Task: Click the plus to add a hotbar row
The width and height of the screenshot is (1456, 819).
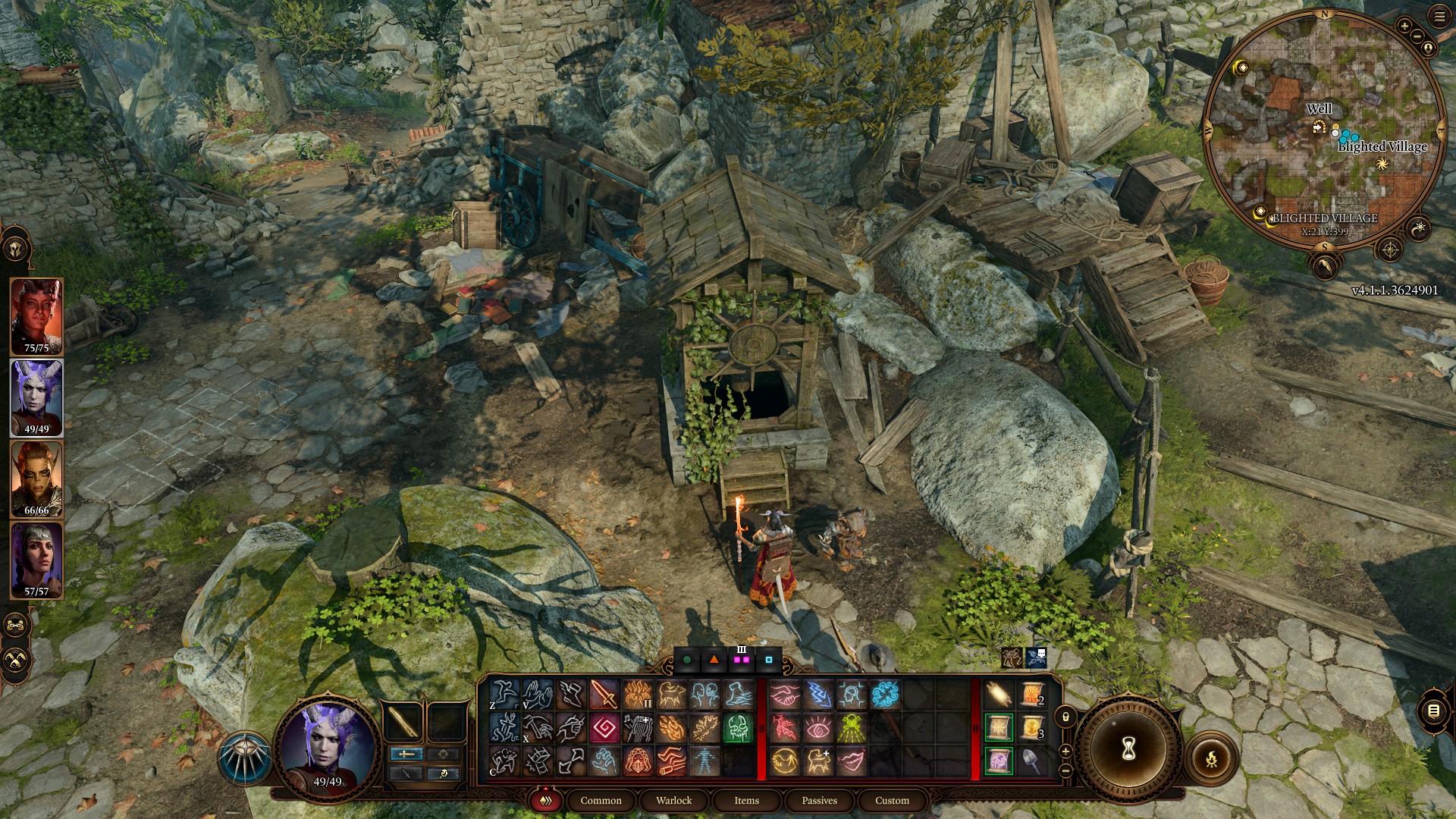Action: (x=1065, y=752)
